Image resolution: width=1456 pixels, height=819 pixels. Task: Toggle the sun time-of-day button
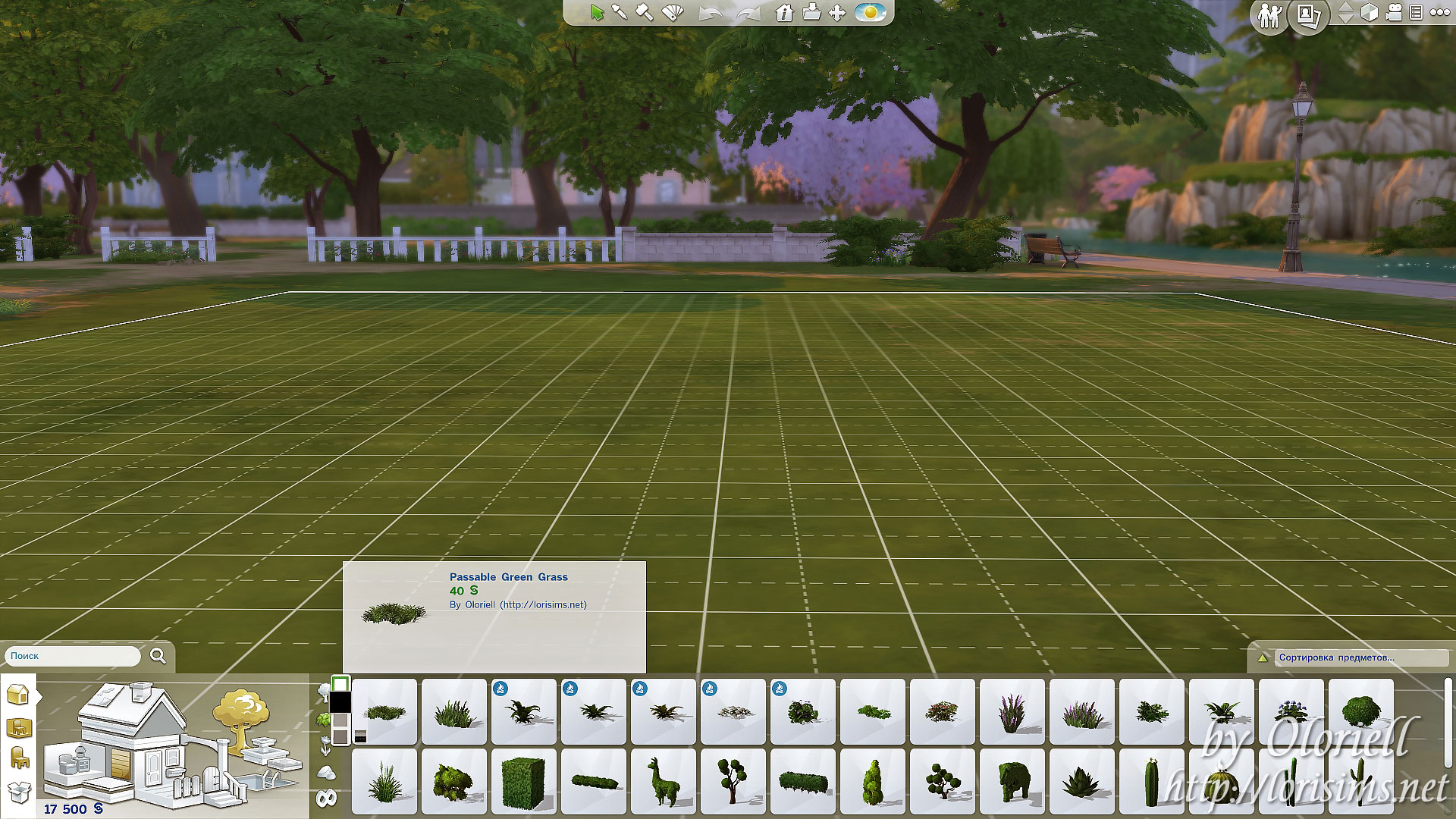[870, 13]
